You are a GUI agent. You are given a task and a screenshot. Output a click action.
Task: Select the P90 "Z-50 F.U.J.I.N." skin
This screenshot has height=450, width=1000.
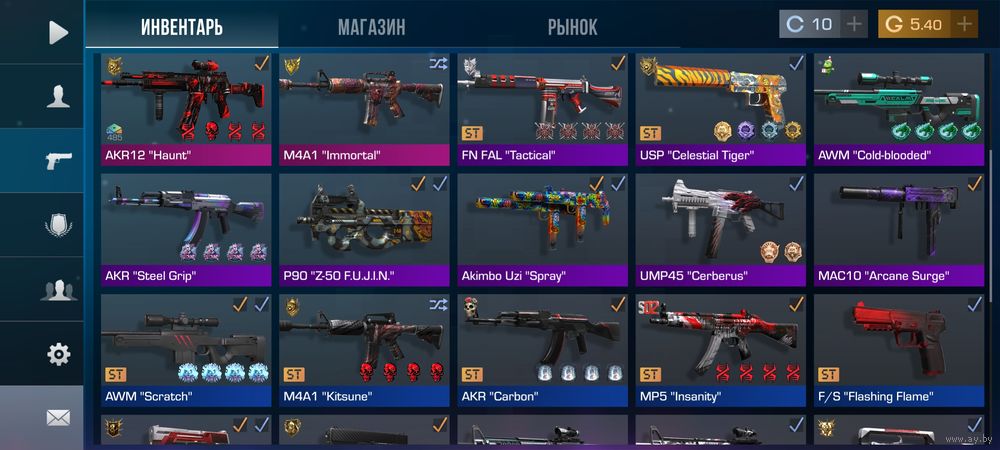tap(364, 227)
